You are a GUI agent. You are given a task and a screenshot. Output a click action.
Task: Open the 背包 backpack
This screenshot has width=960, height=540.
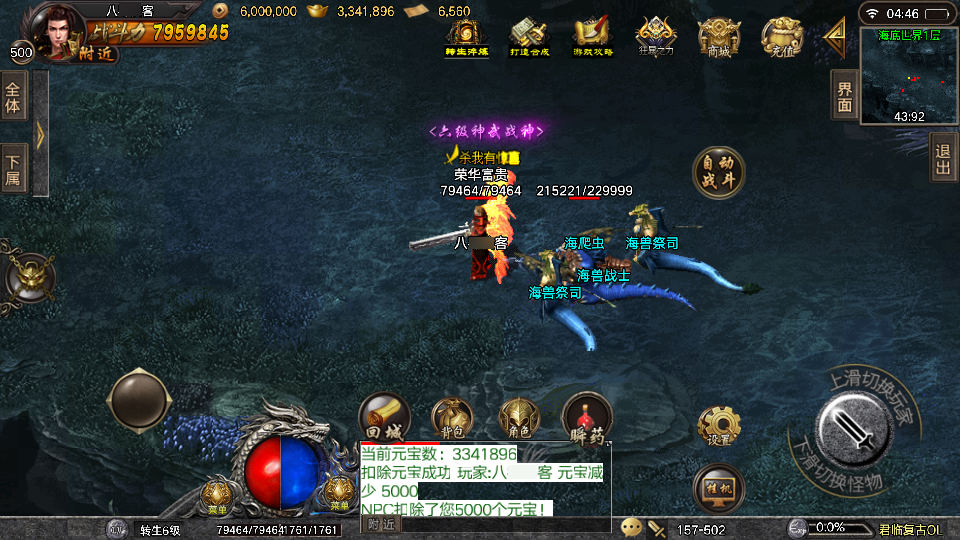[452, 417]
